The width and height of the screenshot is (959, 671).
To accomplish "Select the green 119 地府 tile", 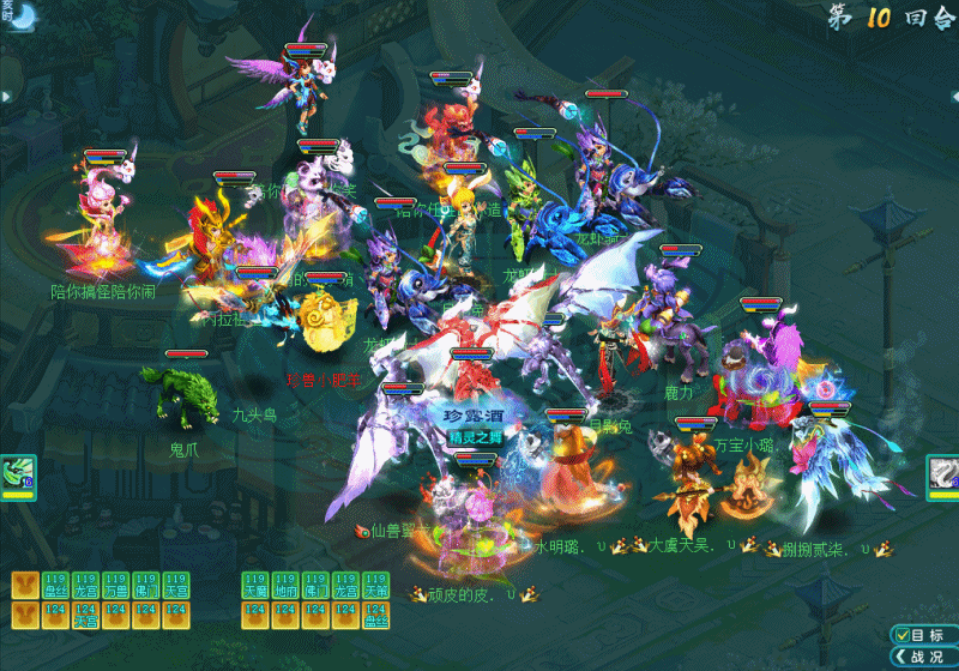I will click(x=286, y=585).
